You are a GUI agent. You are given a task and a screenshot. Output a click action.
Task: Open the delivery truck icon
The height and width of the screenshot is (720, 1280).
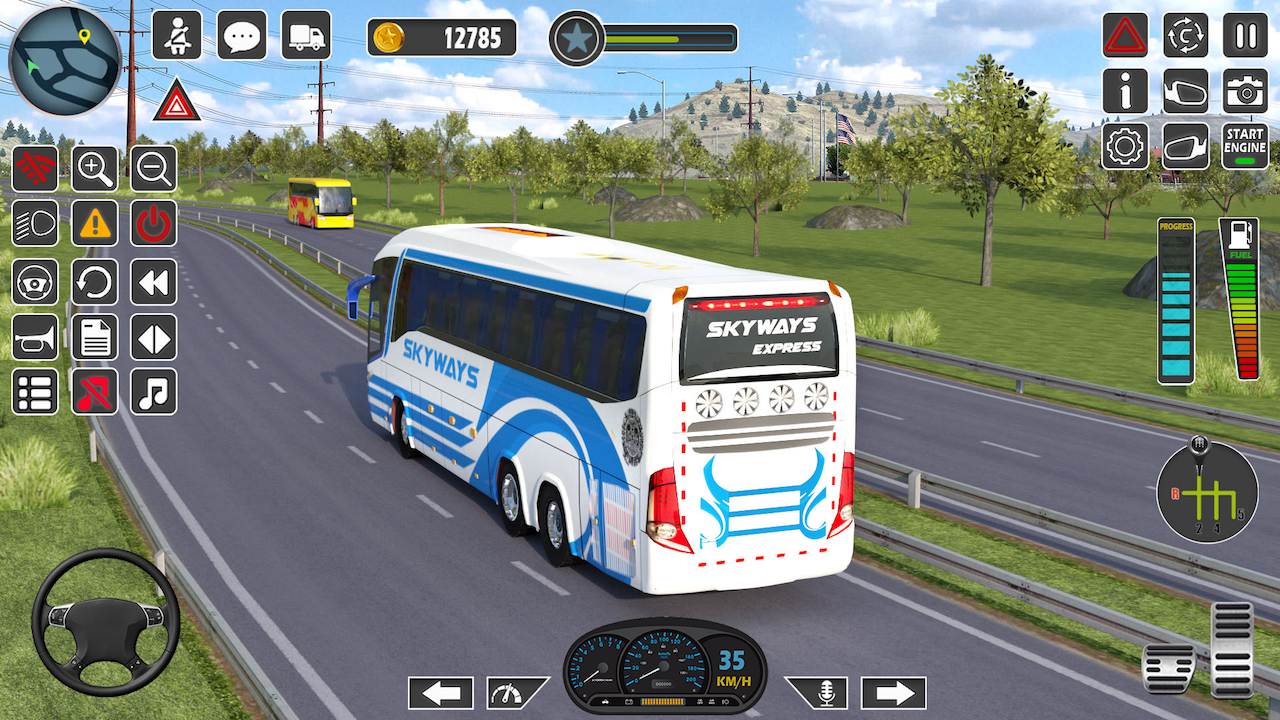click(305, 36)
